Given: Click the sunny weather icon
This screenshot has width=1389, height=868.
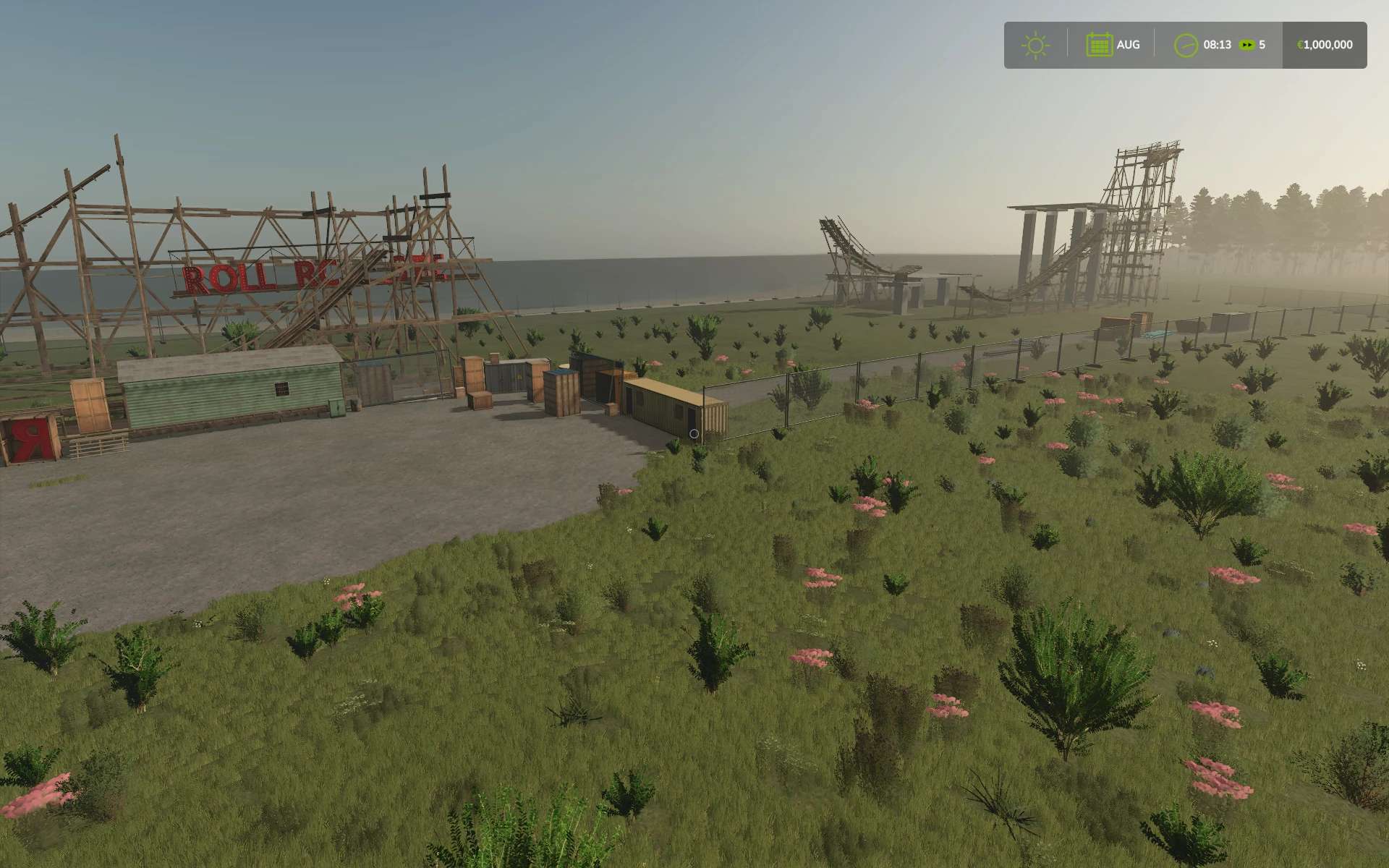Looking at the screenshot, I should point(1035,45).
